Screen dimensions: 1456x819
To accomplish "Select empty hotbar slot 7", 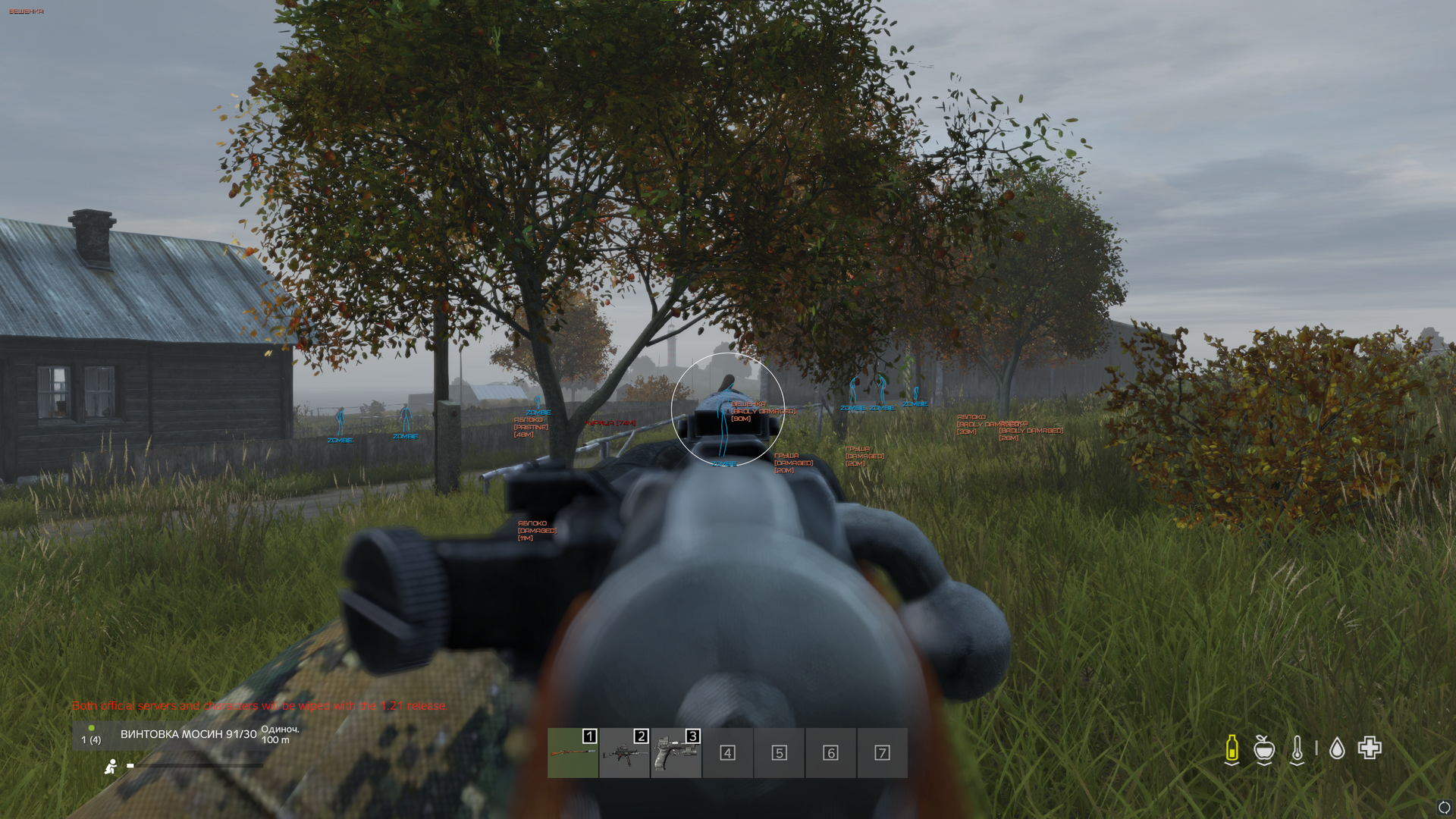I will [x=882, y=753].
